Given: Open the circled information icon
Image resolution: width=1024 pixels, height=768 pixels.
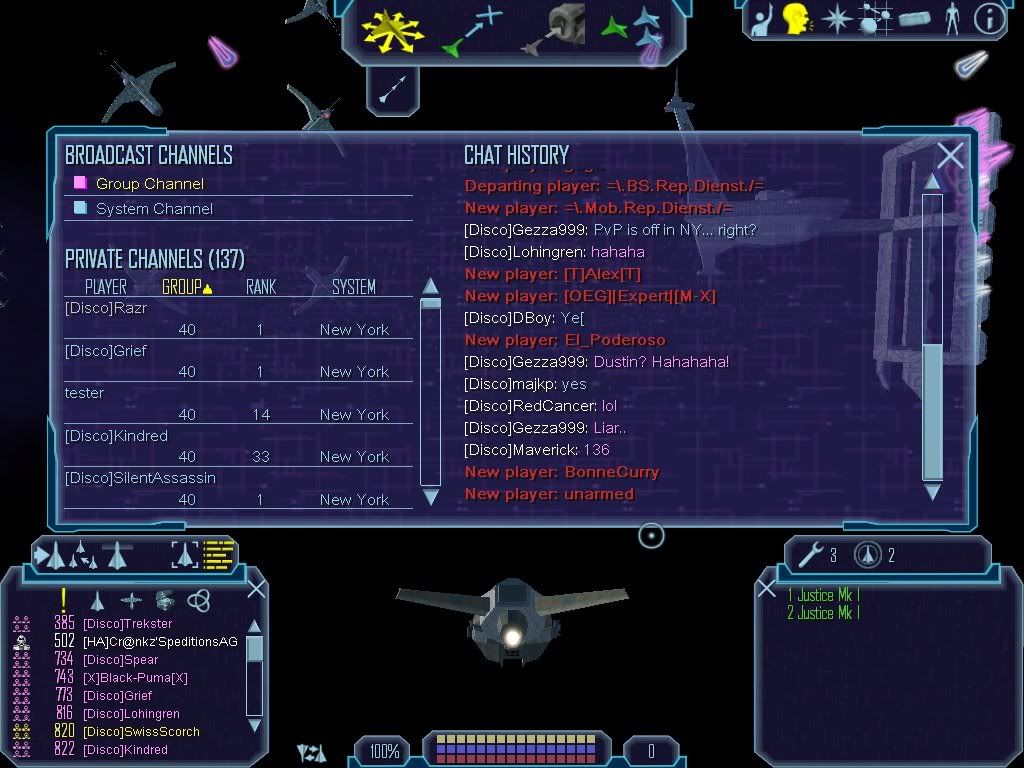Looking at the screenshot, I should (x=989, y=20).
